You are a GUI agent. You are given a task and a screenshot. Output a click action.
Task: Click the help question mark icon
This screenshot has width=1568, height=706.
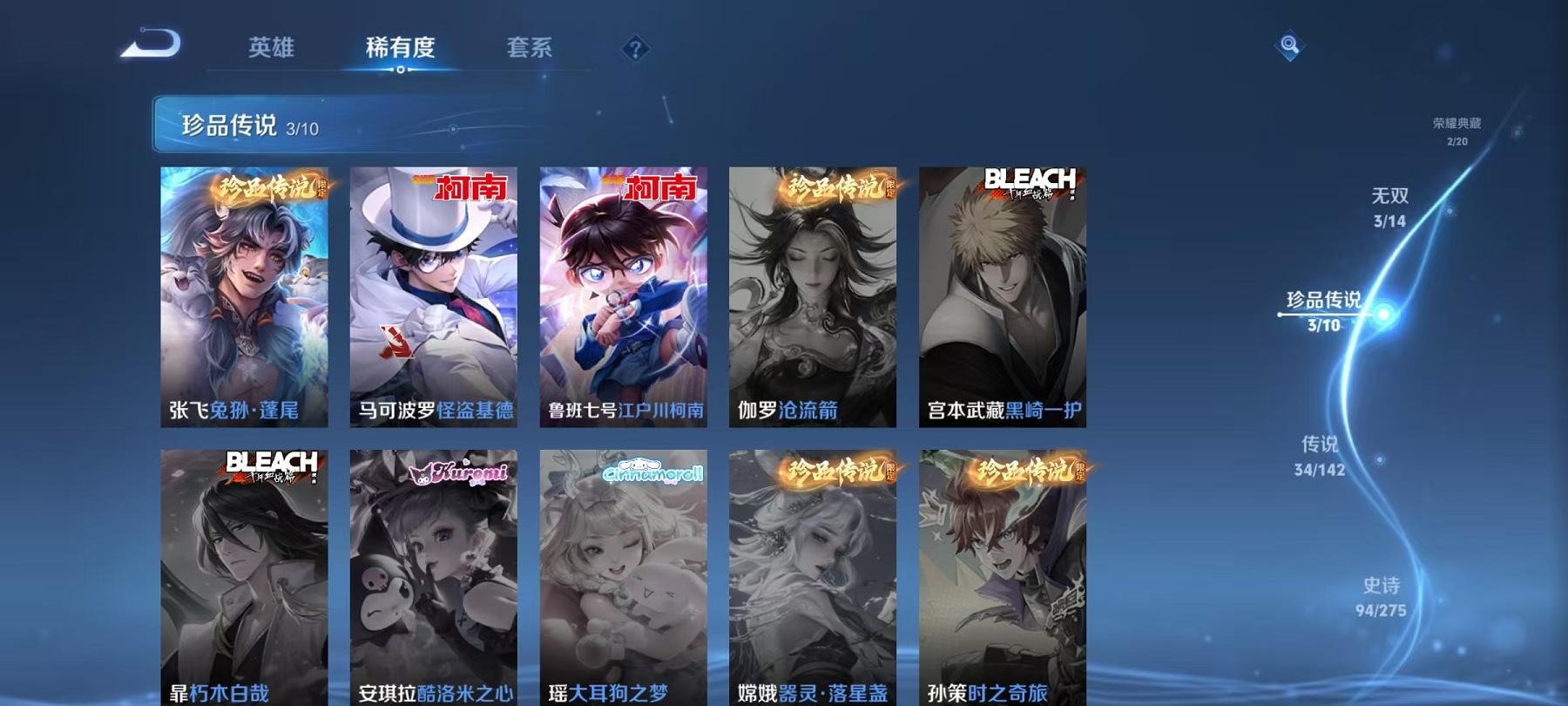pyautogui.click(x=634, y=48)
